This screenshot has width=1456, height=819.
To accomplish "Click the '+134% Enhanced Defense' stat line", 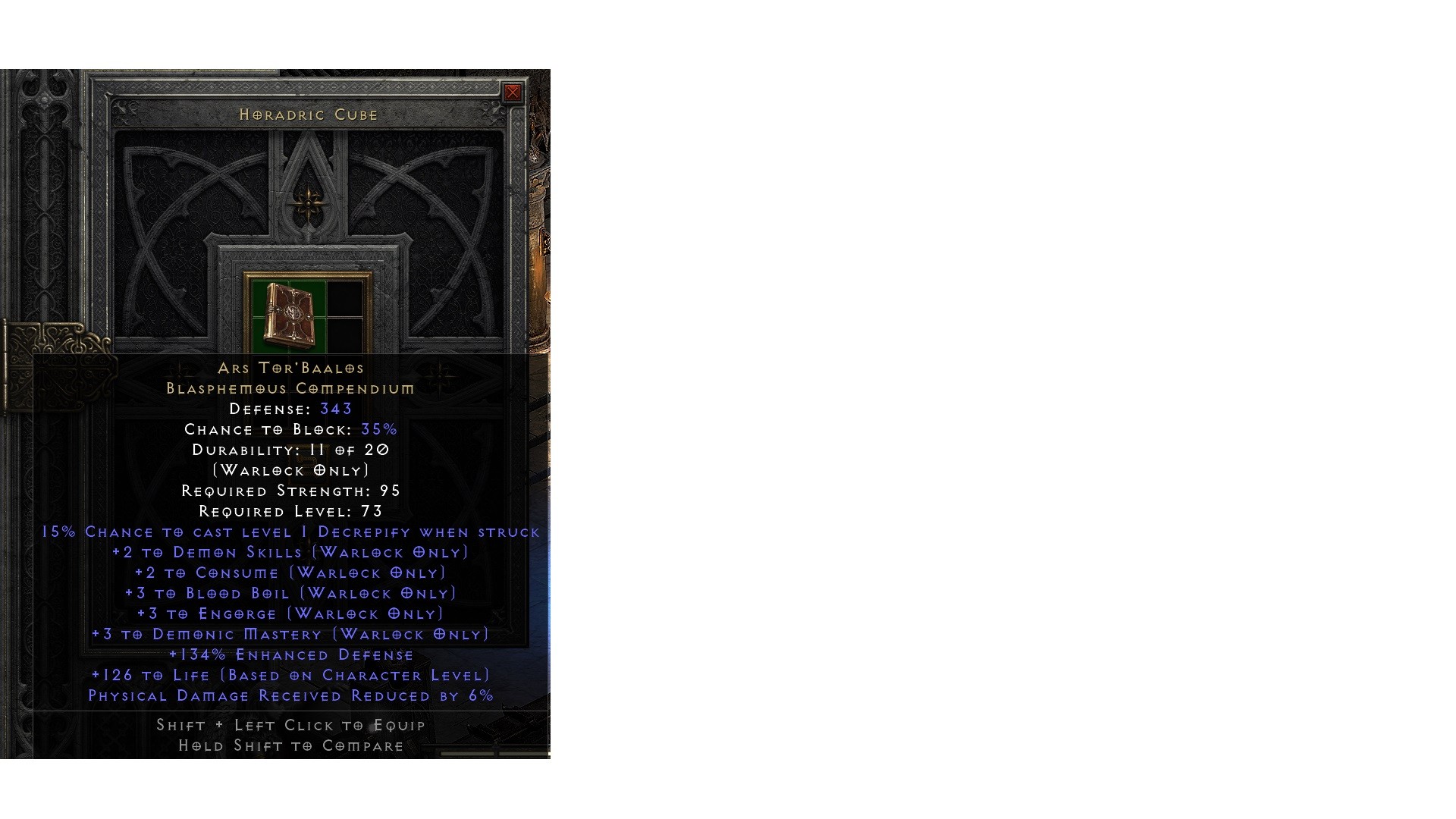I will click(290, 654).
